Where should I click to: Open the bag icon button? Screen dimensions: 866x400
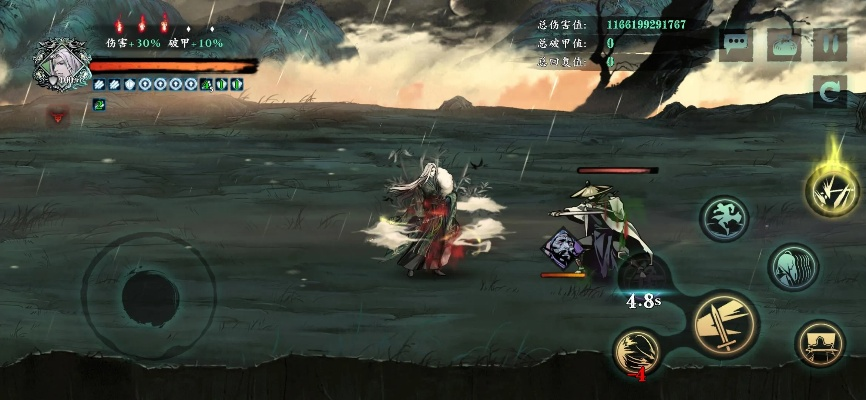(x=784, y=44)
